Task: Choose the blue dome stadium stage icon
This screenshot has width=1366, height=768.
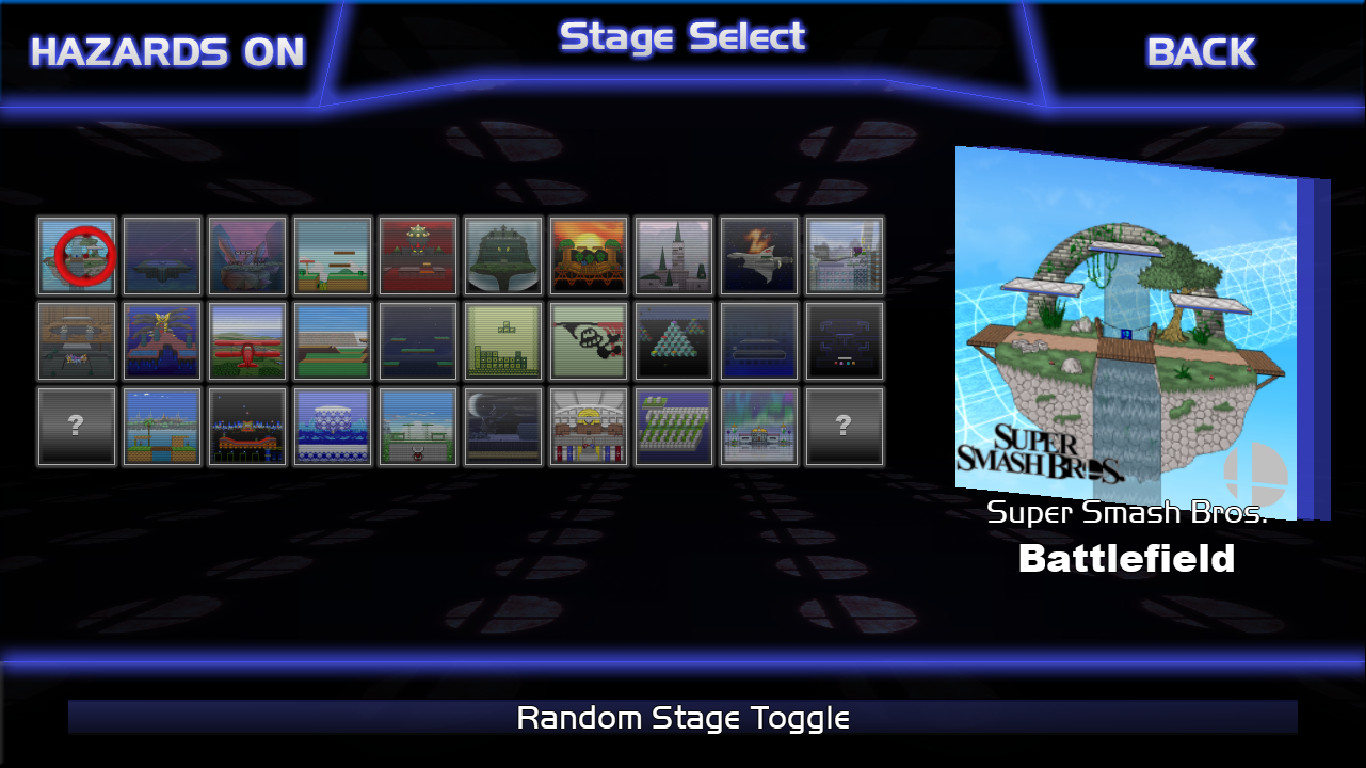Action: 333,426
